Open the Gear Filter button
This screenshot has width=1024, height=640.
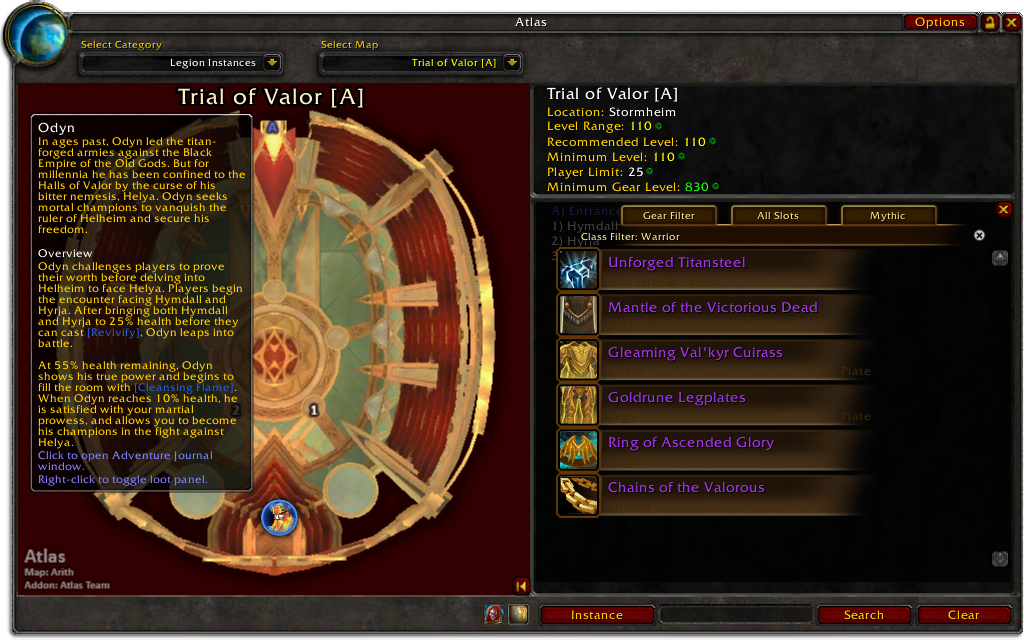[668, 215]
